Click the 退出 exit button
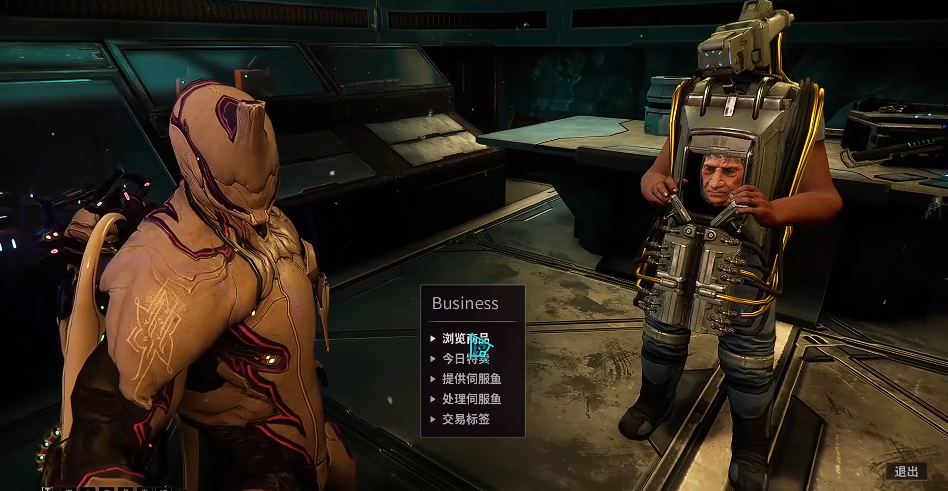 [906, 472]
